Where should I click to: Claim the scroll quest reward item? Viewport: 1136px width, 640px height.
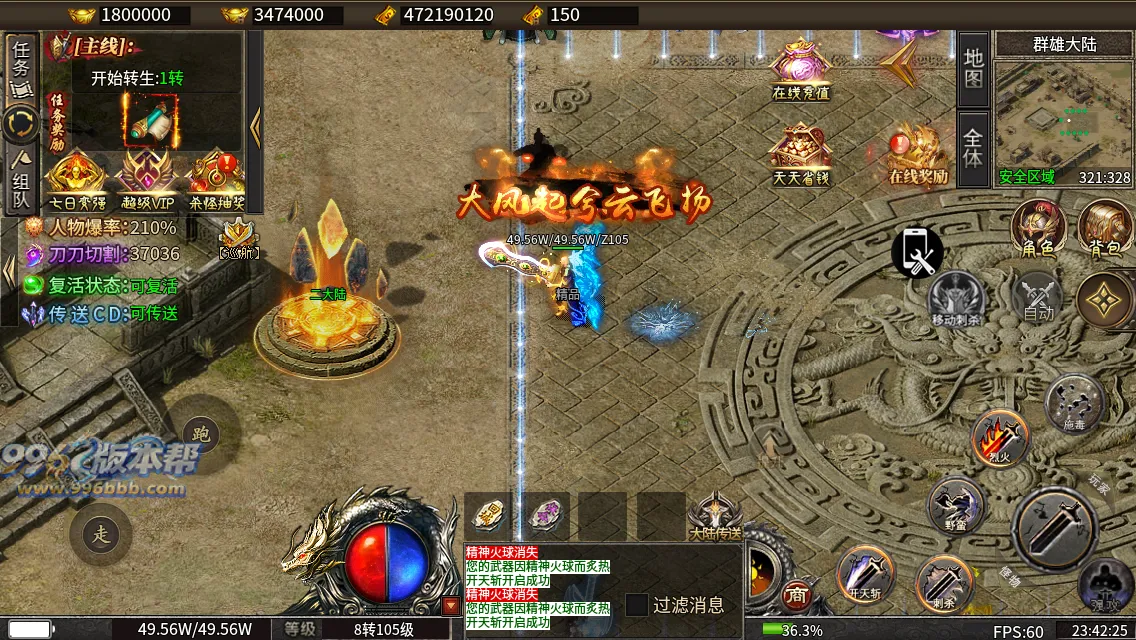click(x=150, y=122)
